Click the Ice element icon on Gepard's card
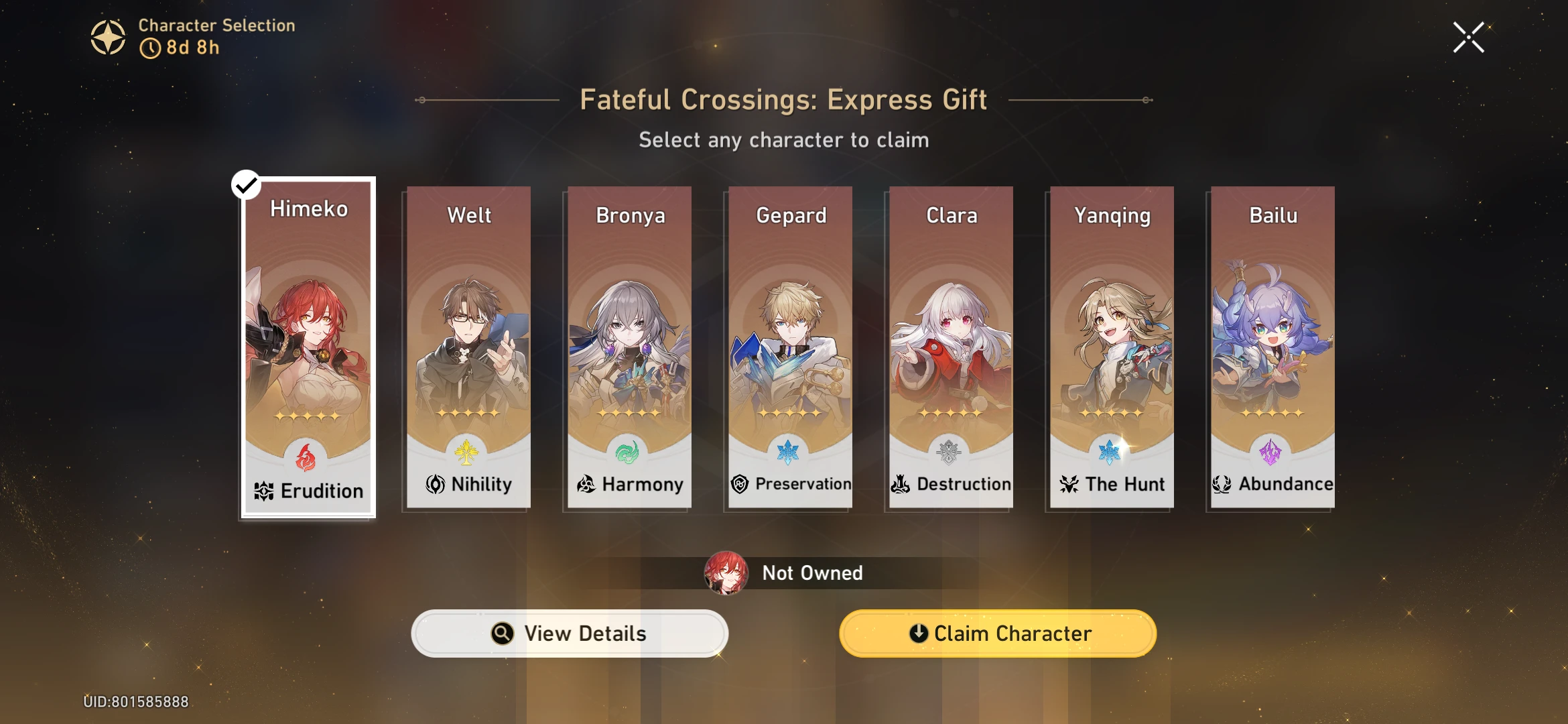The height and width of the screenshot is (724, 1568). [788, 452]
